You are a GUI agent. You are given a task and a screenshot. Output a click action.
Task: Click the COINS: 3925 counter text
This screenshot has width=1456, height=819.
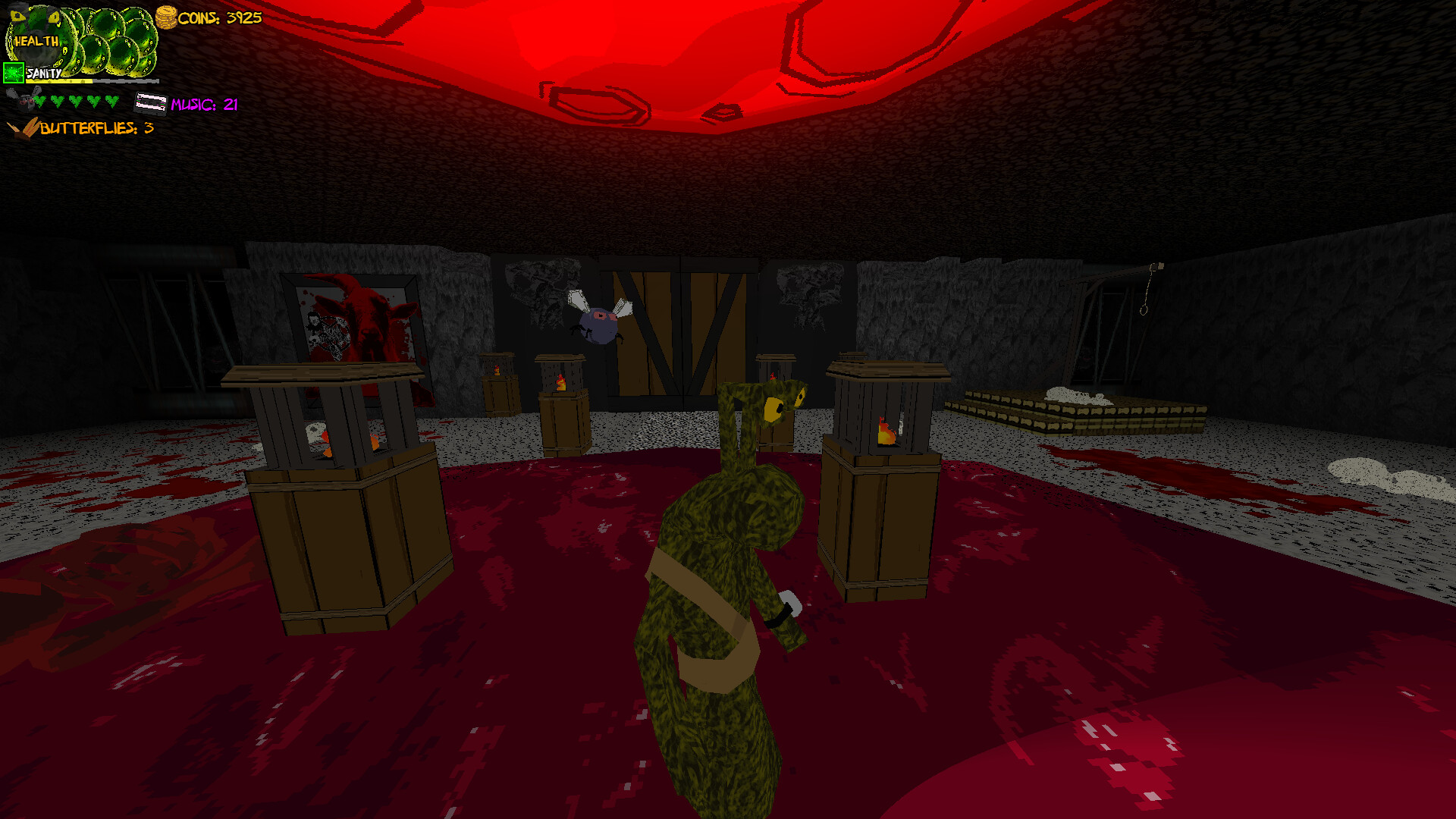pyautogui.click(x=220, y=18)
